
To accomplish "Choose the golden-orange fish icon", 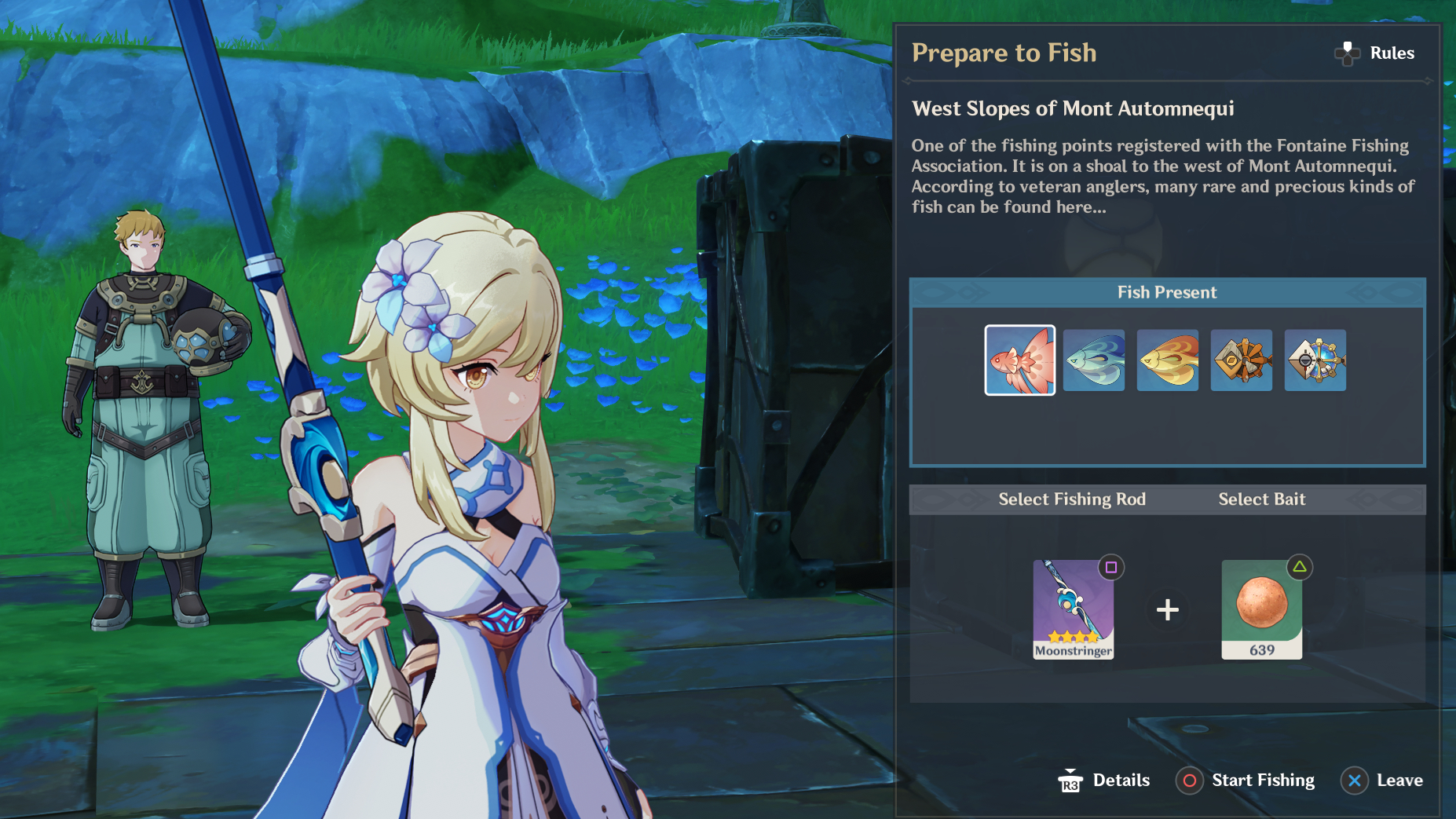I will pos(1167,360).
